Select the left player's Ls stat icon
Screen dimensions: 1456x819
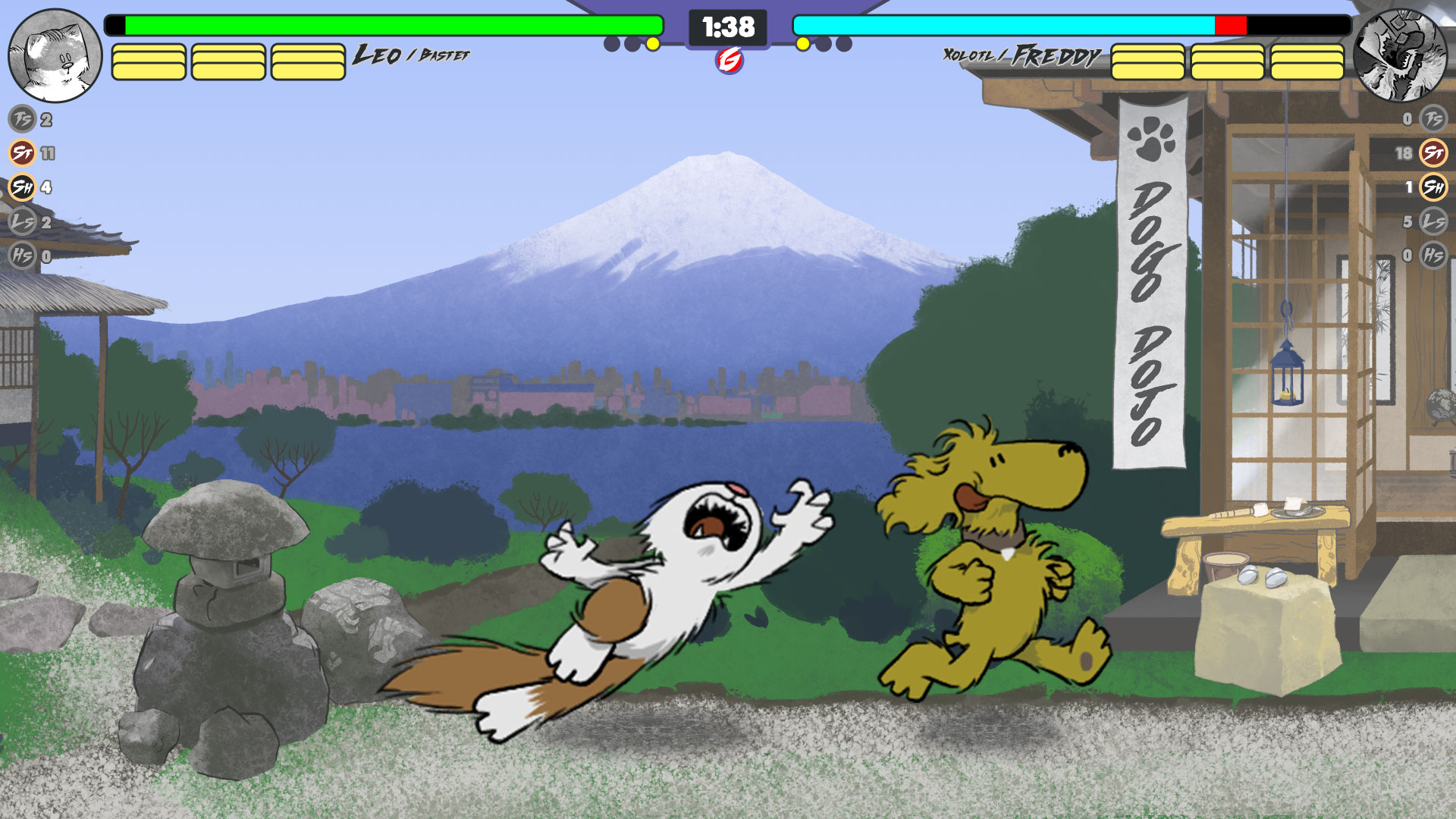click(22, 221)
